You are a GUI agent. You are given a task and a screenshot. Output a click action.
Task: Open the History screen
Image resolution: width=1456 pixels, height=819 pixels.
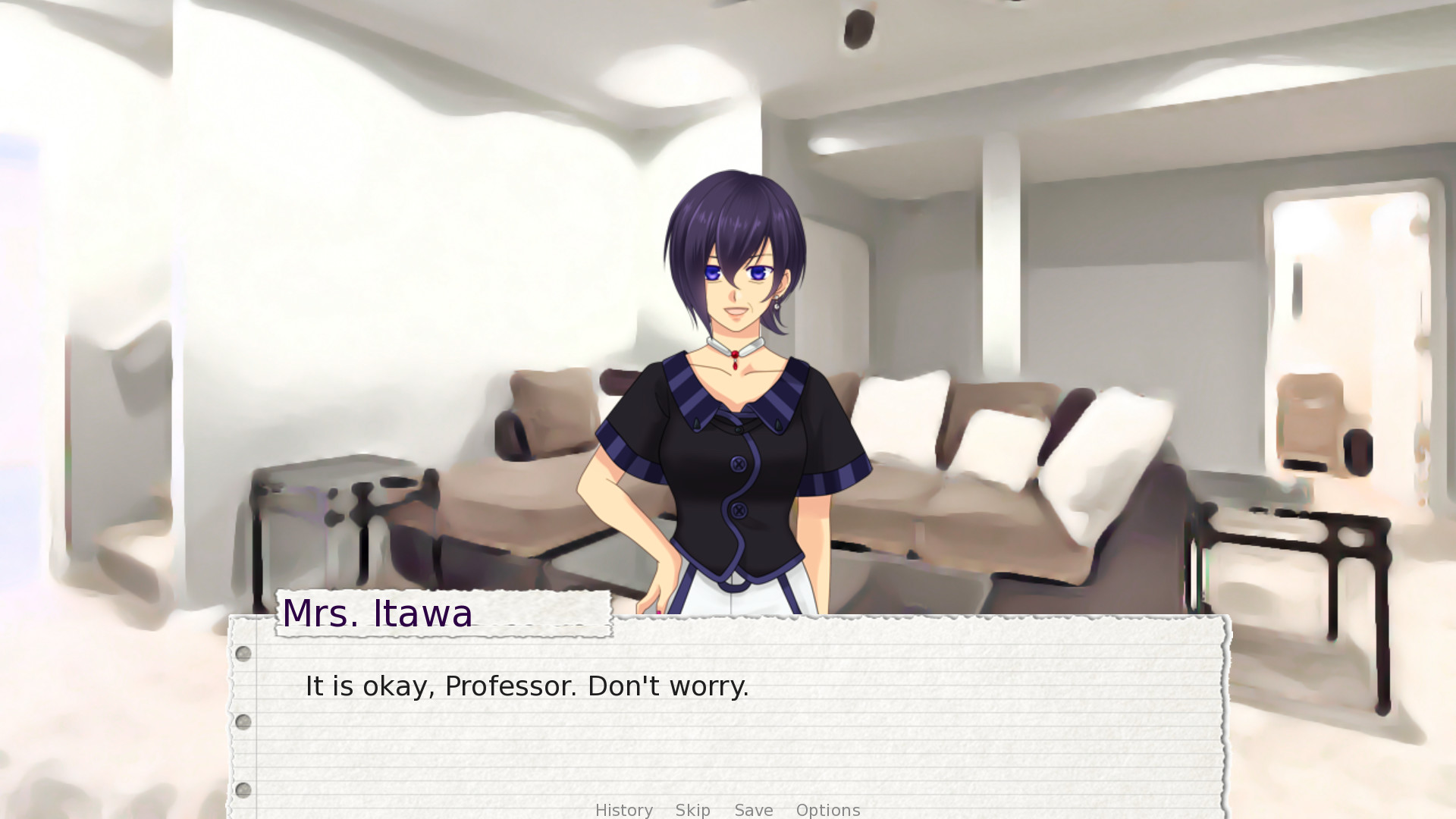tap(623, 810)
